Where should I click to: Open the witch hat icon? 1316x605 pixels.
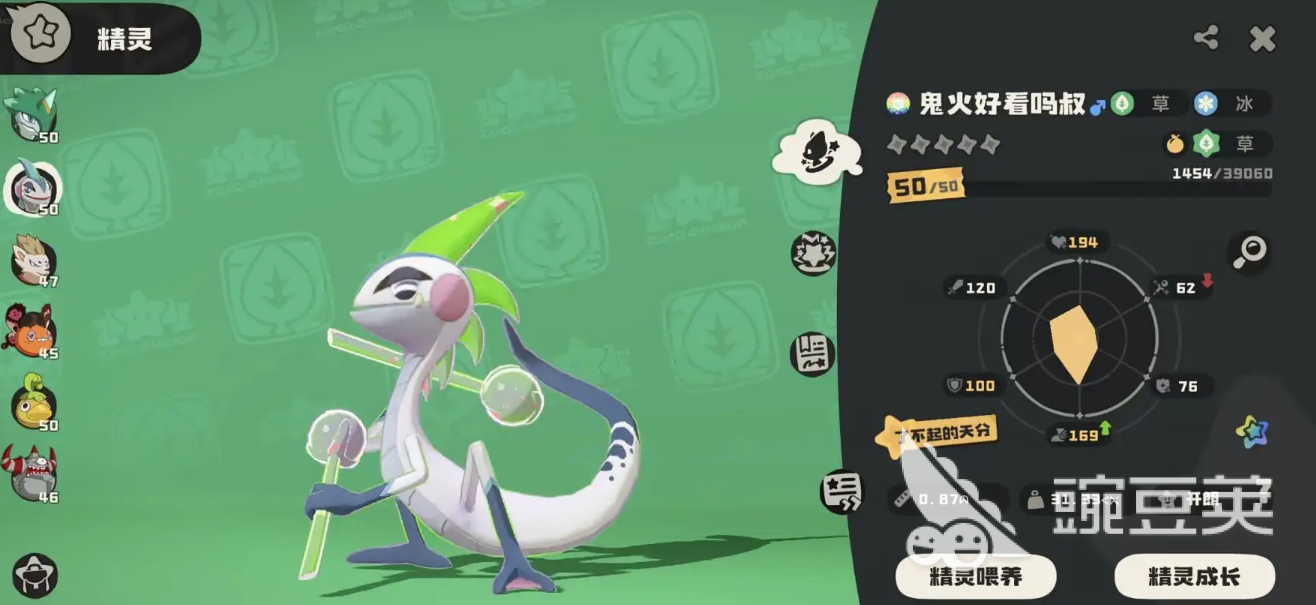pyautogui.click(x=34, y=576)
